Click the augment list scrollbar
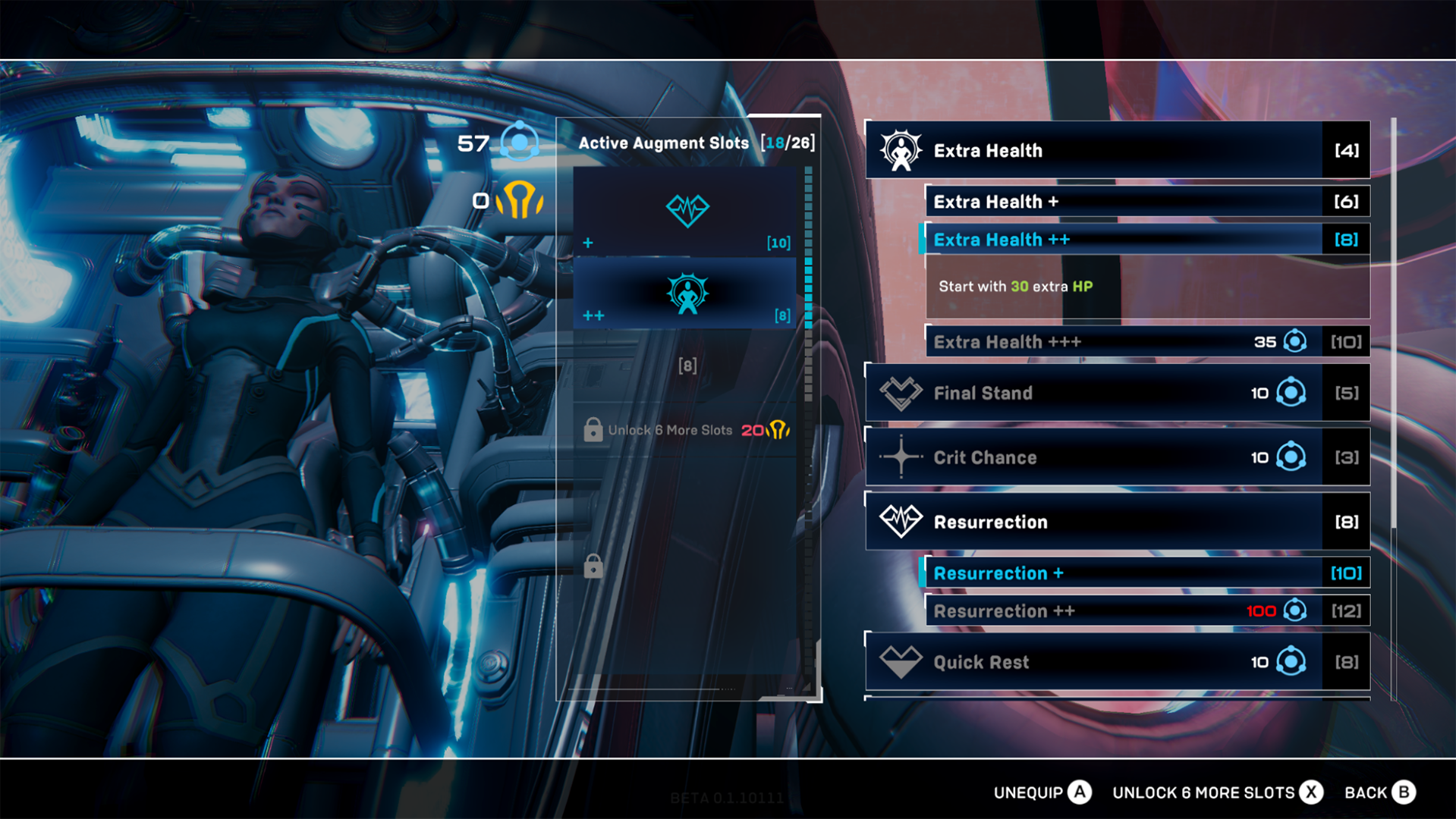The image size is (1456, 819). [x=1393, y=326]
